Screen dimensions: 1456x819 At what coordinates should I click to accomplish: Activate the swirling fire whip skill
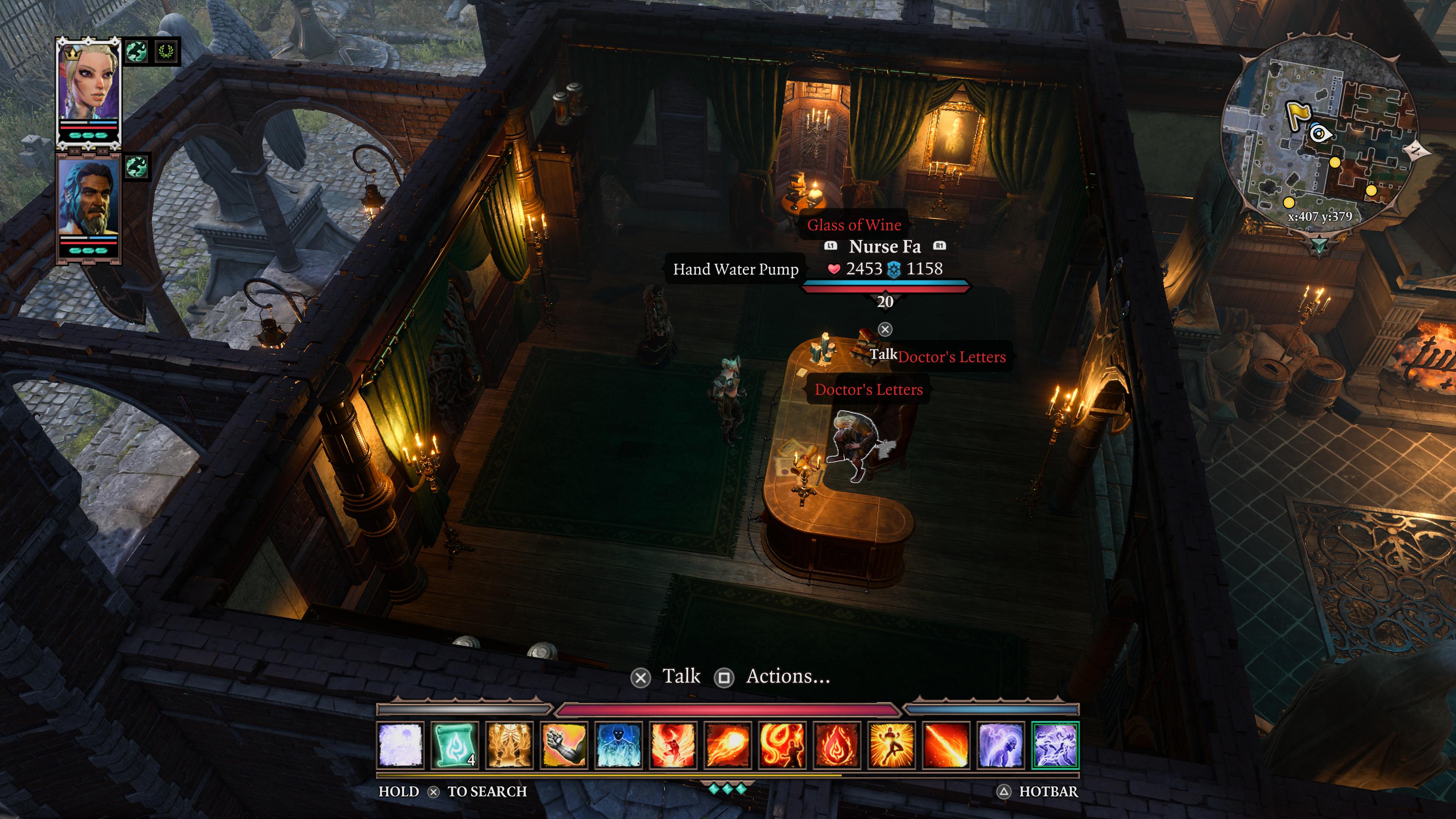(782, 745)
